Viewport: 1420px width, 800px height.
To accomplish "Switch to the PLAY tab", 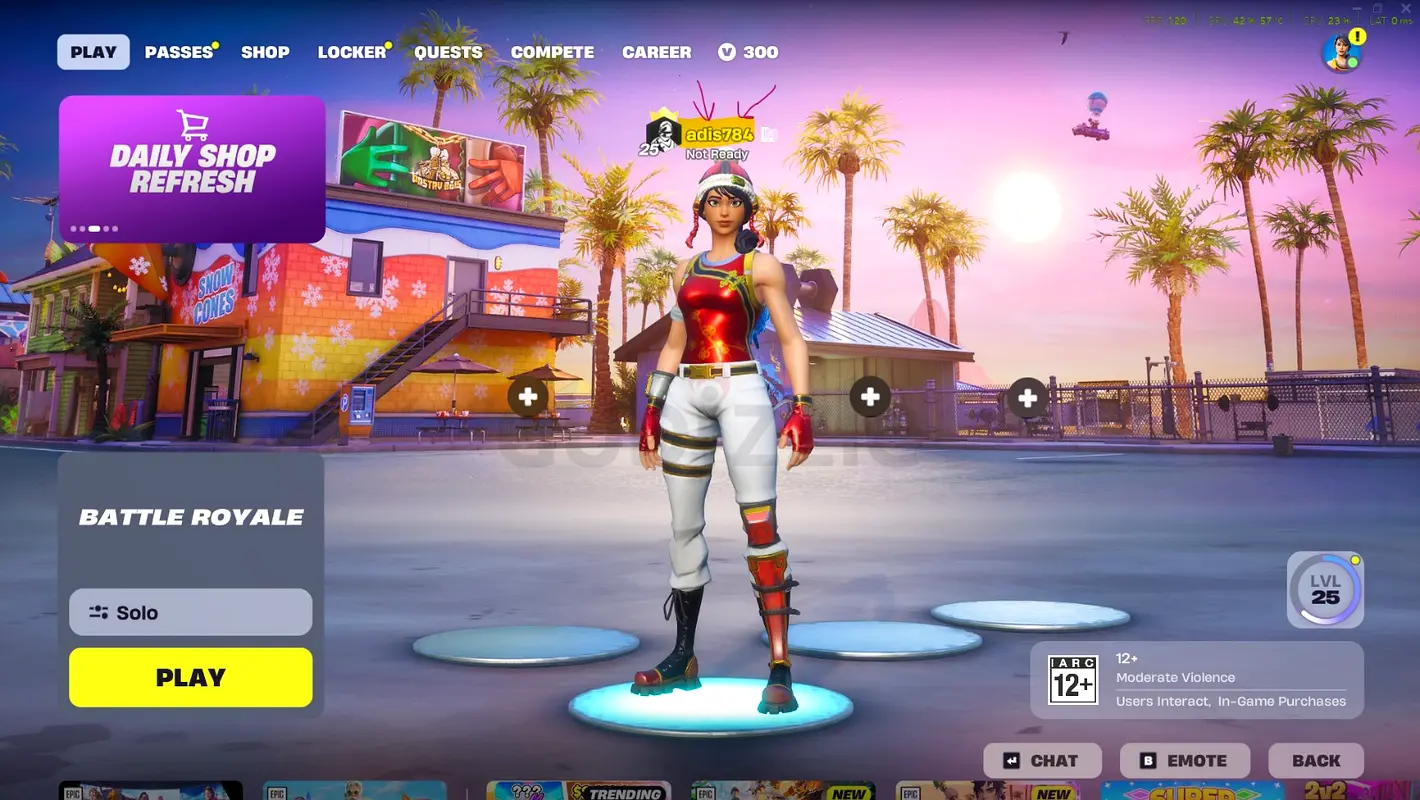I will pos(93,52).
